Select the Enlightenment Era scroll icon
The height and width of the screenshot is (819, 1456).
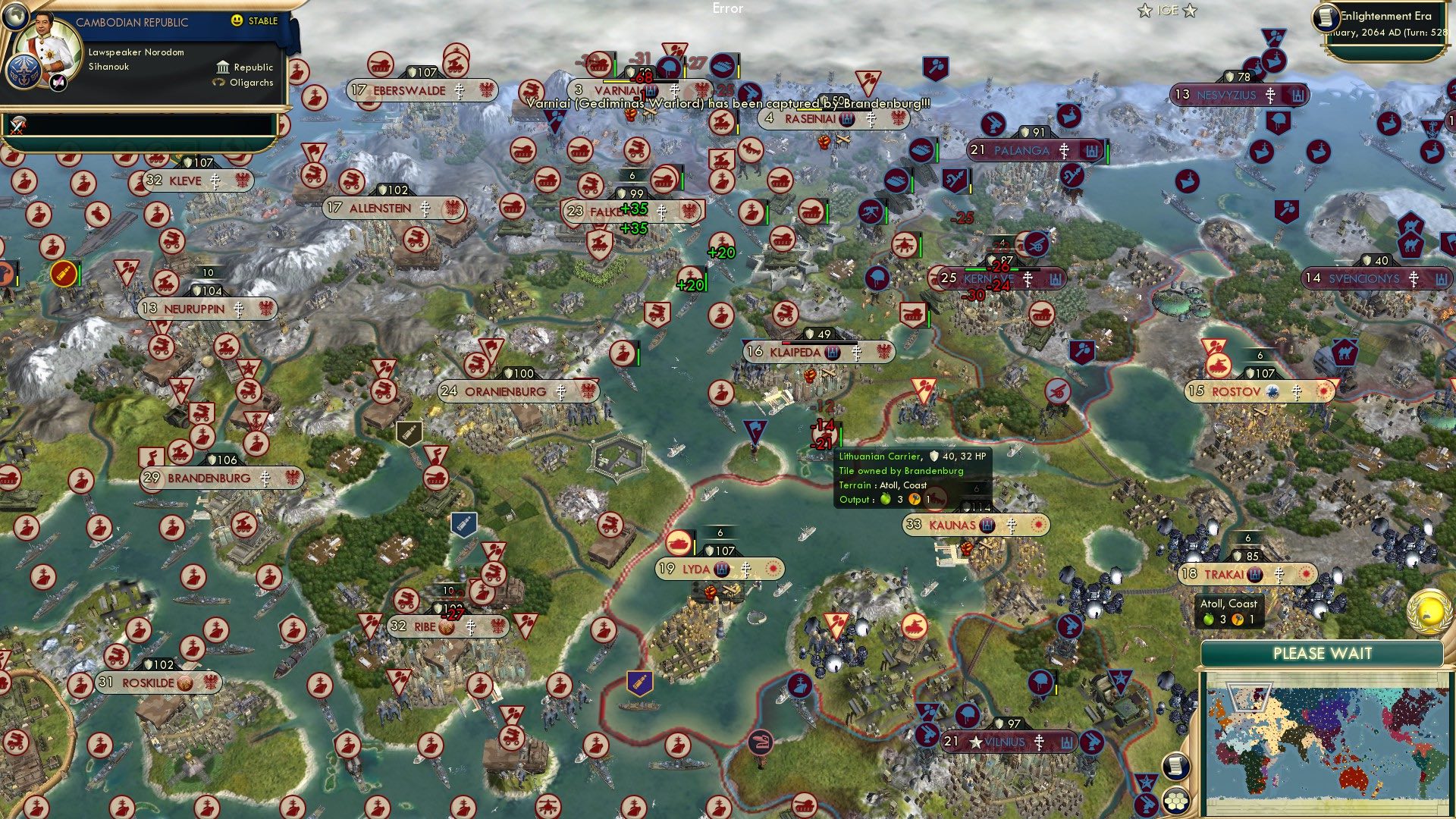1326,18
